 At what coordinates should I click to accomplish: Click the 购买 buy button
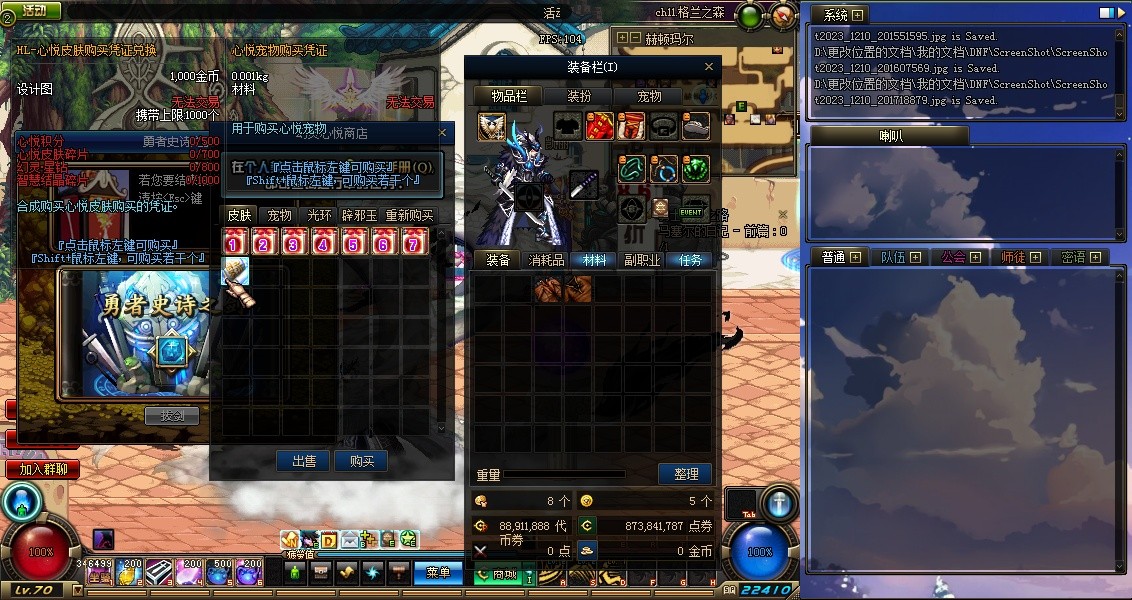[361, 461]
